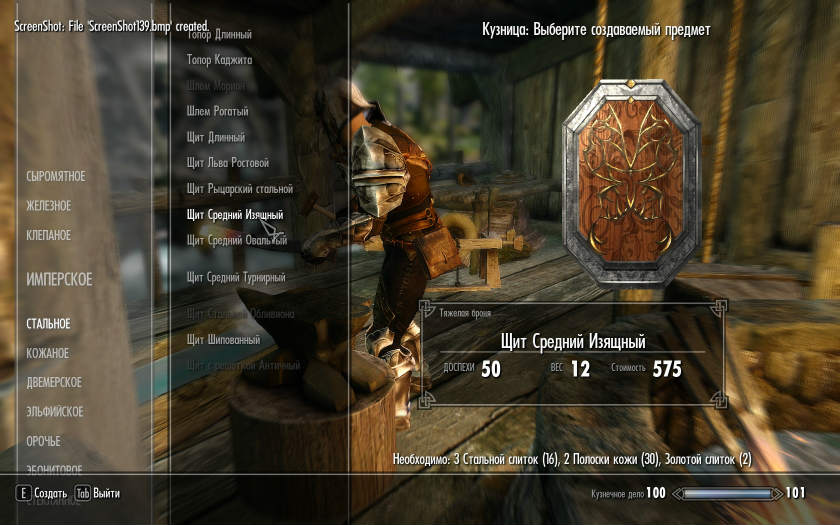Choose the ИМПЕРСКОЕ category
The image size is (840, 525).
(59, 280)
